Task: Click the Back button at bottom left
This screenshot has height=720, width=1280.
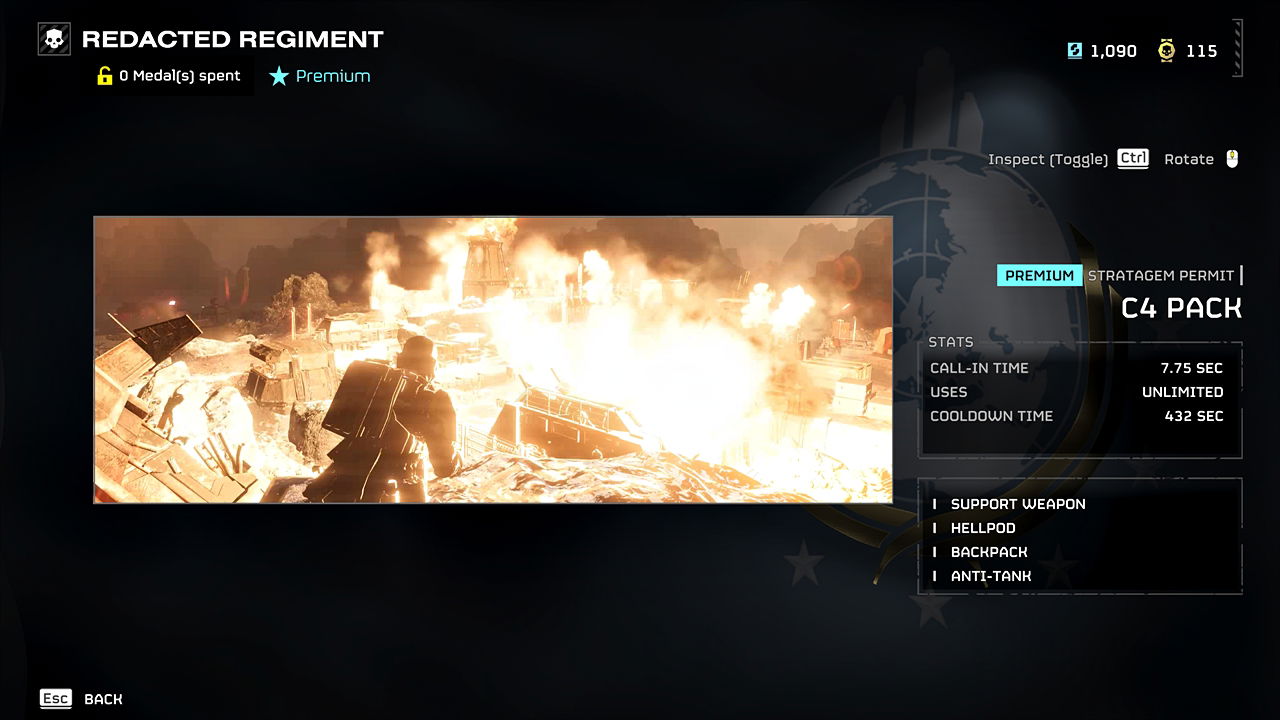Action: click(103, 699)
